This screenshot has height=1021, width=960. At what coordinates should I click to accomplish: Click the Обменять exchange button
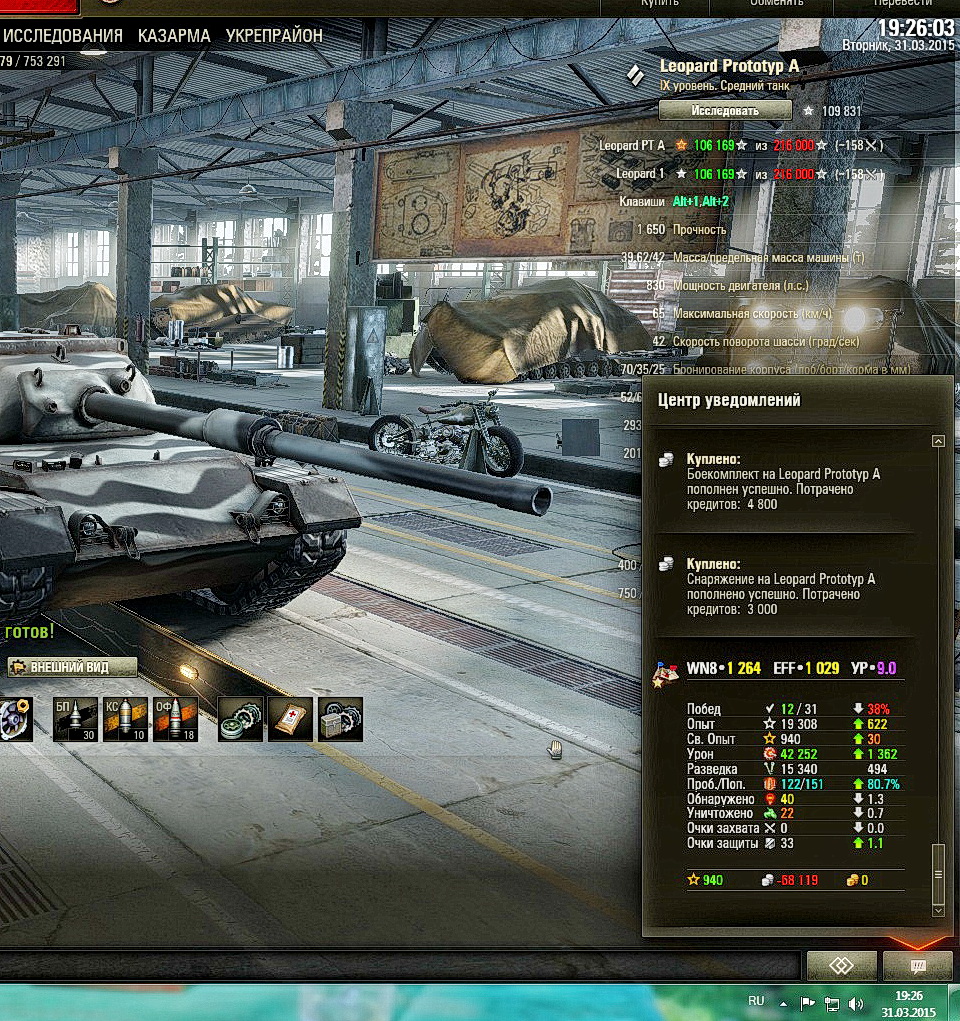pos(776,3)
